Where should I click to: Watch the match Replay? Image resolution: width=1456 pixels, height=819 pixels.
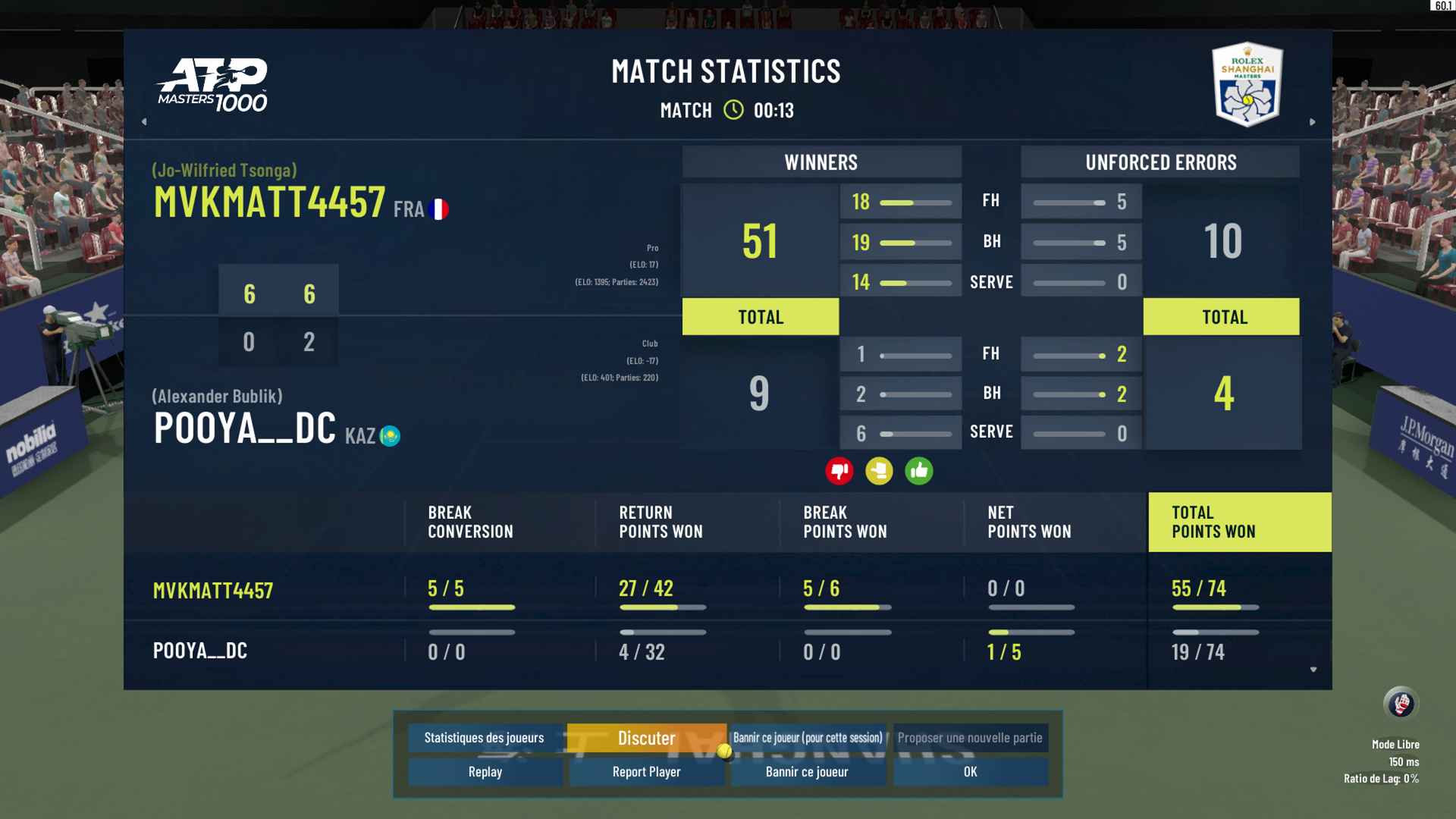[485, 772]
